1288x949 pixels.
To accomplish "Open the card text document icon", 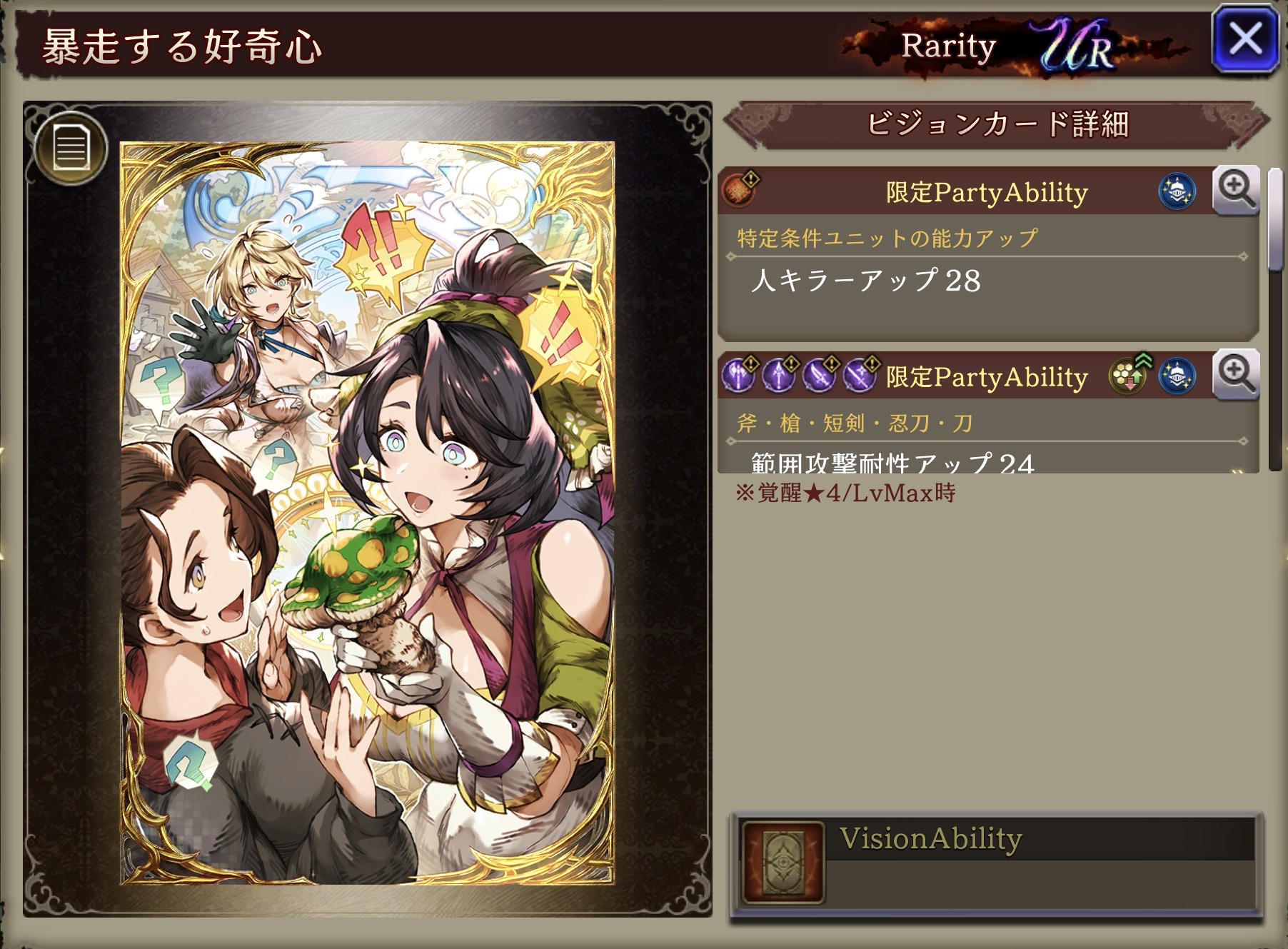I will click(71, 148).
